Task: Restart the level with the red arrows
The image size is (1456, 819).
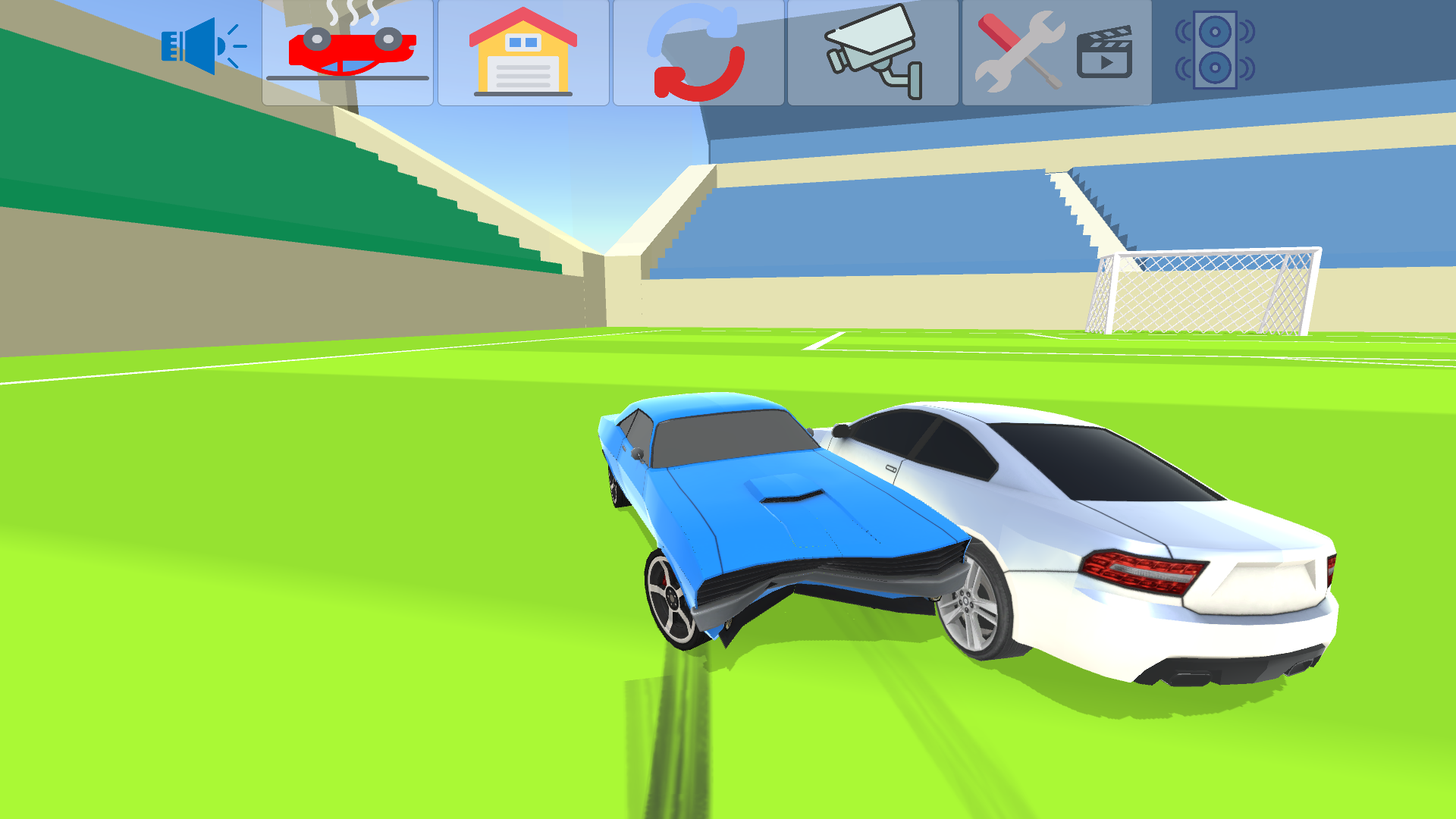Action: tap(698, 53)
